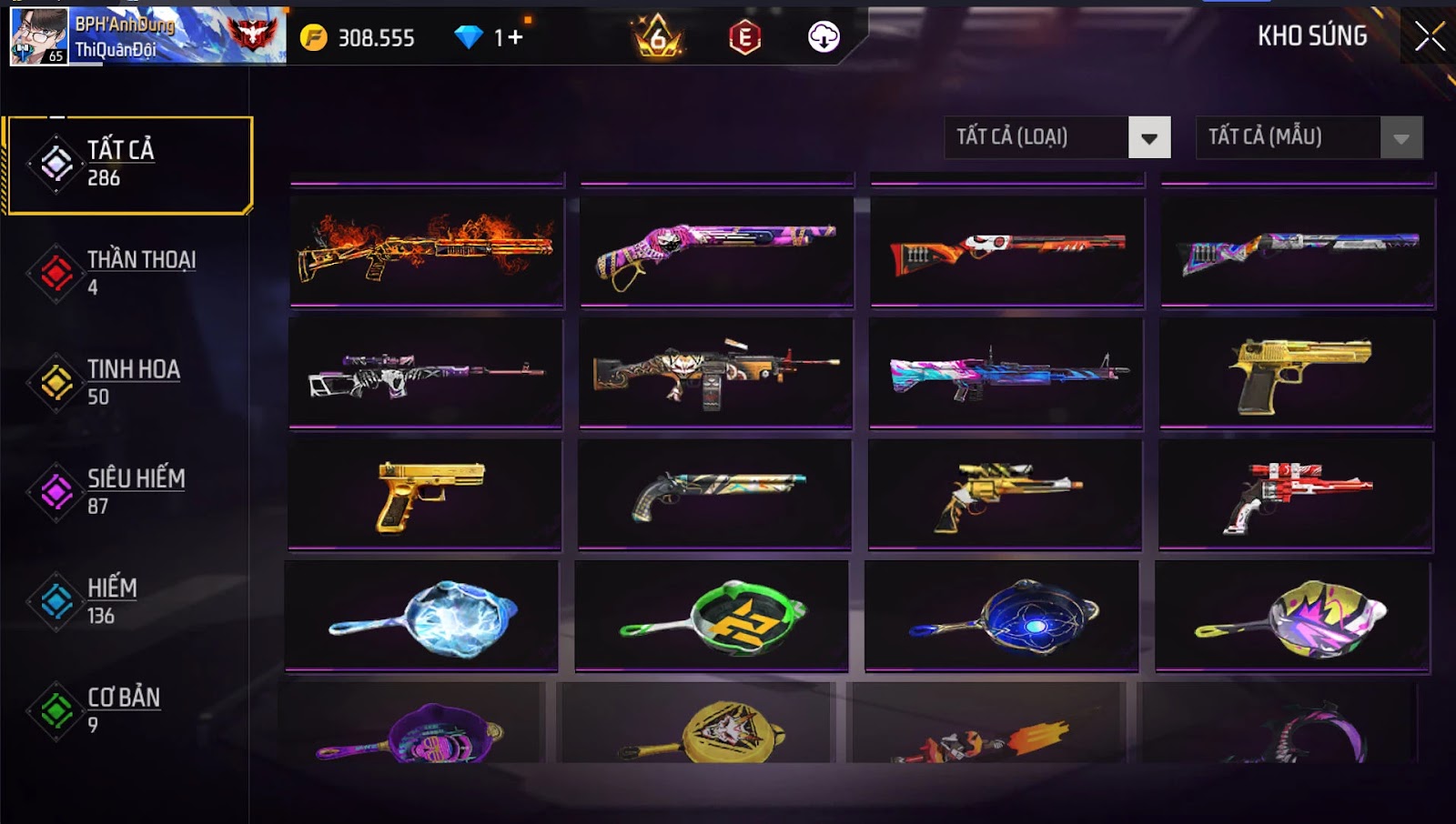Select the TẤT CẢ category tab
1456x824 pixels.
(x=127, y=165)
